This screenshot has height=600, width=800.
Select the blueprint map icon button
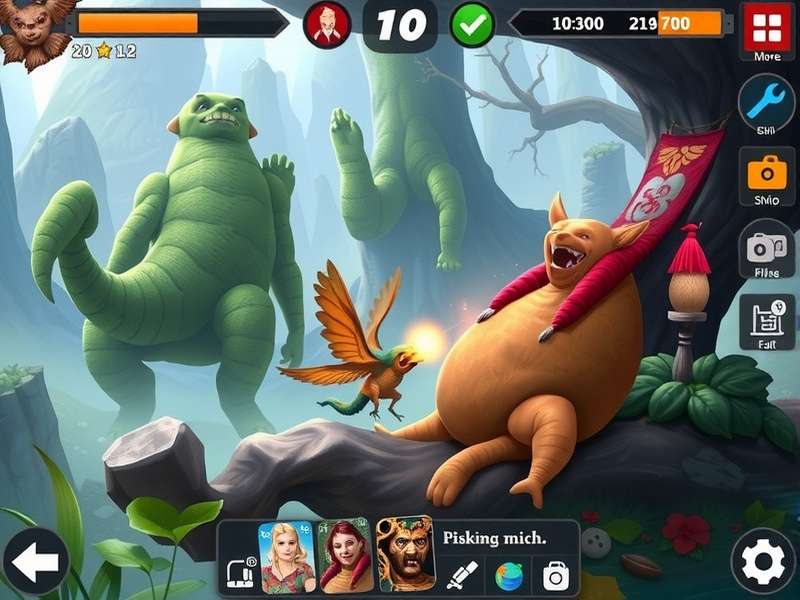[767, 320]
